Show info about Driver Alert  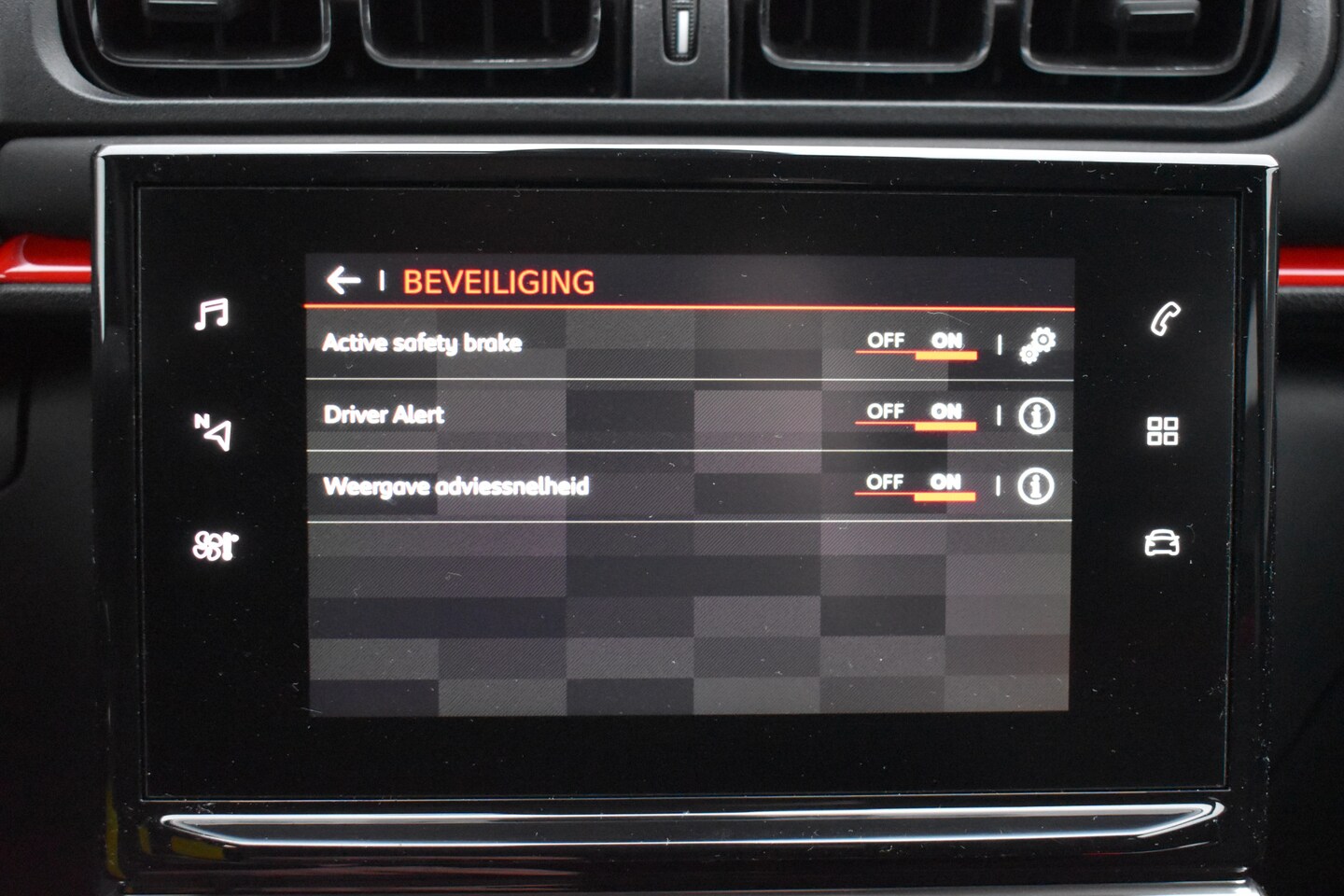click(1036, 415)
